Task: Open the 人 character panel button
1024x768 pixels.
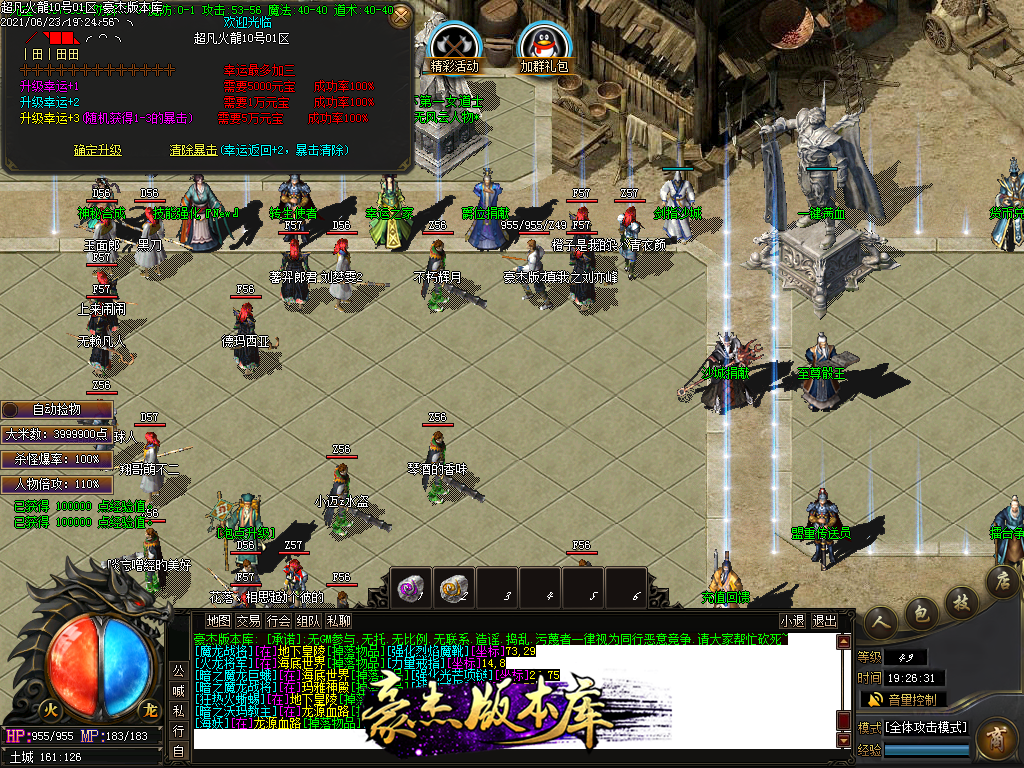Action: [x=881, y=623]
